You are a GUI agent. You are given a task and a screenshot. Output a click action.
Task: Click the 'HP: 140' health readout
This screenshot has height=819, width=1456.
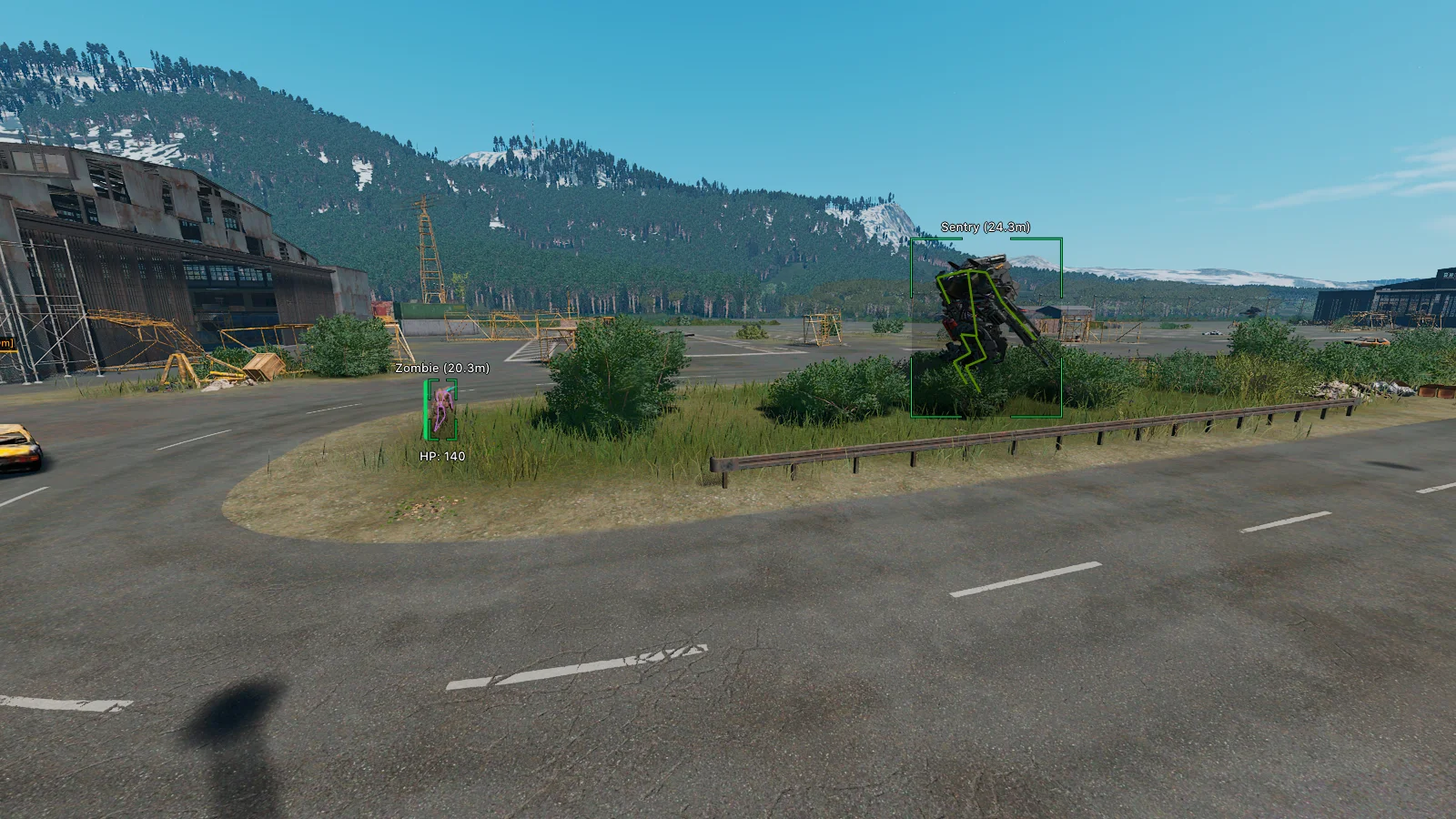[440, 456]
